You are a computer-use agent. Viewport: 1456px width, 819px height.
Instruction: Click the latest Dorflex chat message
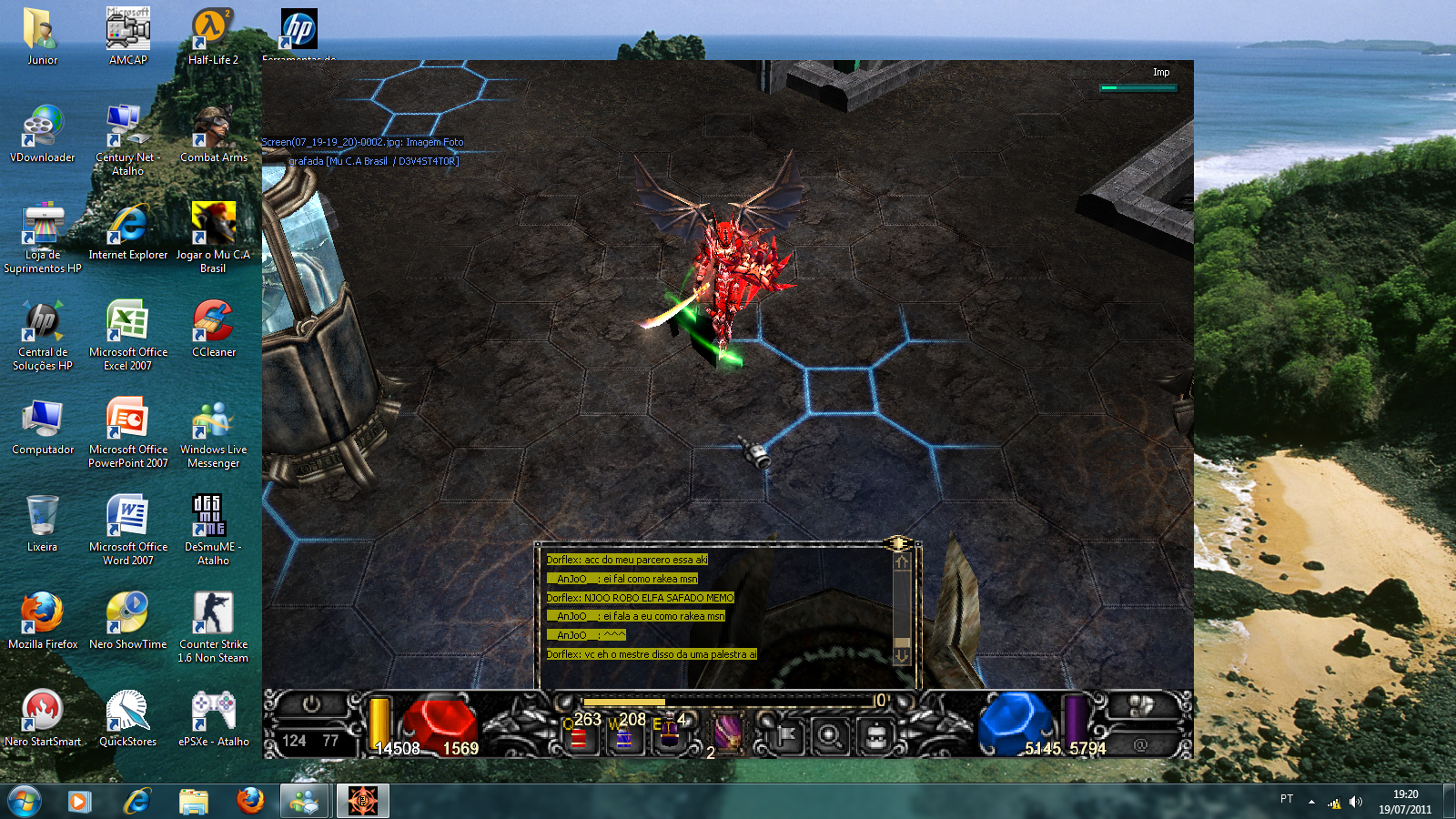click(x=651, y=654)
